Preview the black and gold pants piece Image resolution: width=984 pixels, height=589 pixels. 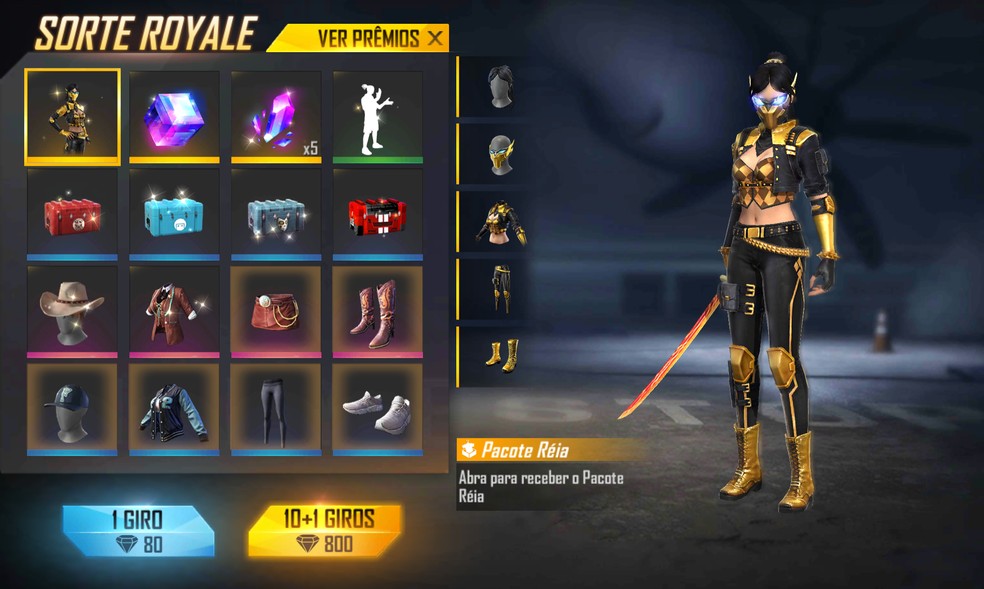[500, 289]
